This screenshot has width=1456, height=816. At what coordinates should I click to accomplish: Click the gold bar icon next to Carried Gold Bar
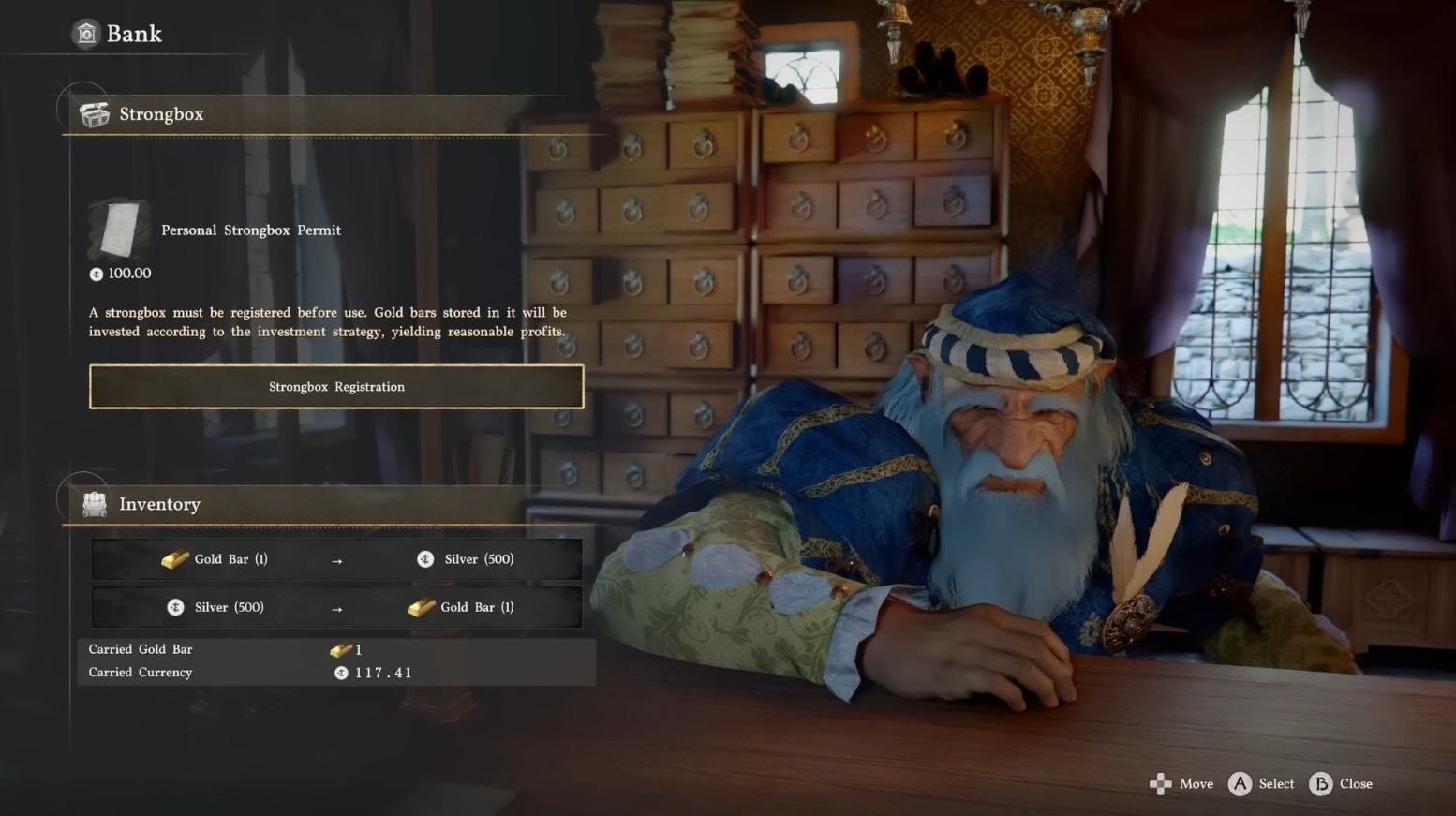coord(342,649)
